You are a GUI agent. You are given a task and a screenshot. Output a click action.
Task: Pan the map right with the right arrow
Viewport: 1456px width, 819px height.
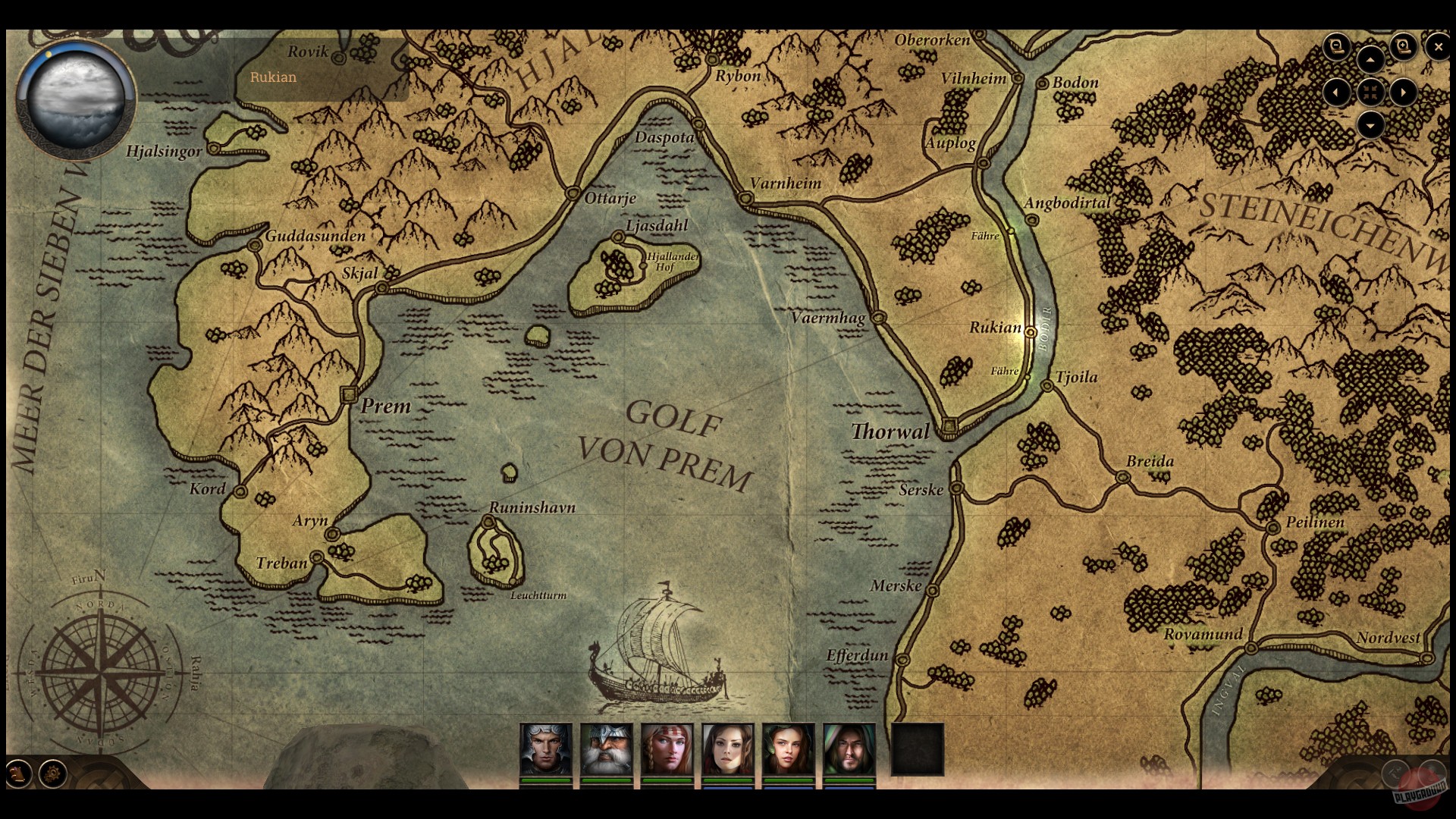coord(1404,93)
